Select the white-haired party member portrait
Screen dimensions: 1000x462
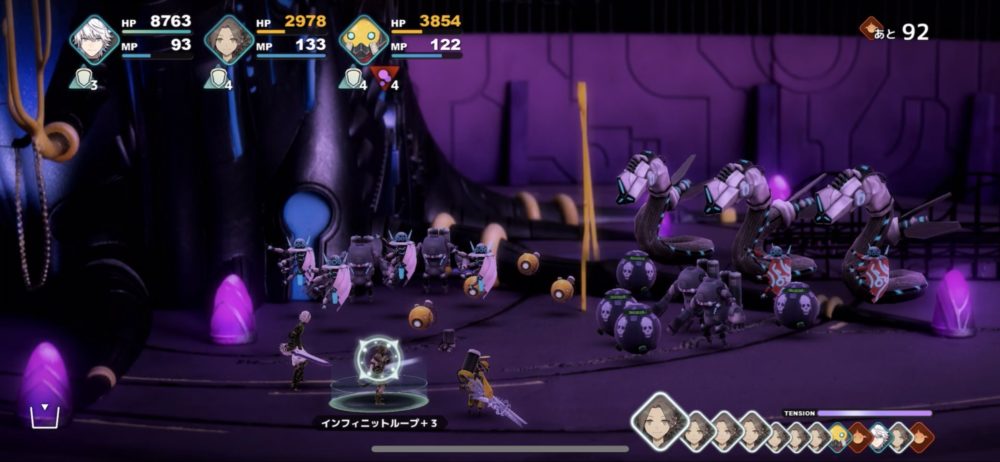[94, 40]
